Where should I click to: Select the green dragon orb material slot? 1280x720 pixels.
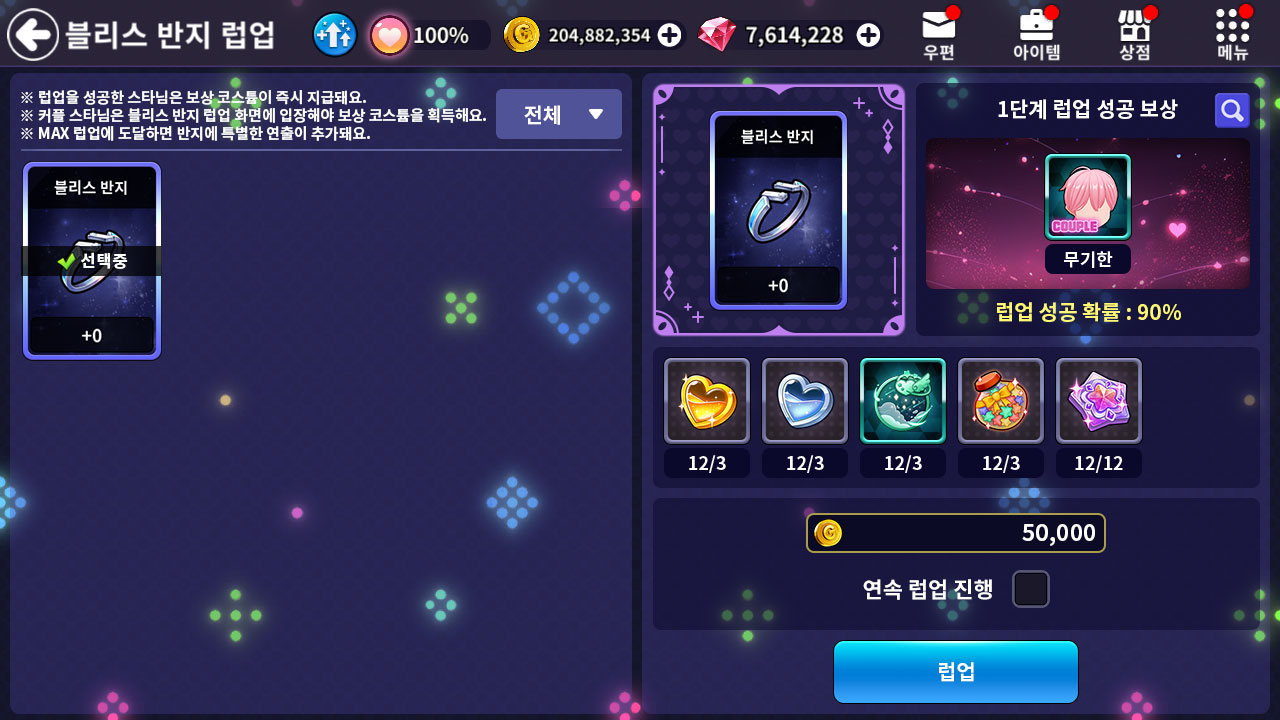coord(903,400)
